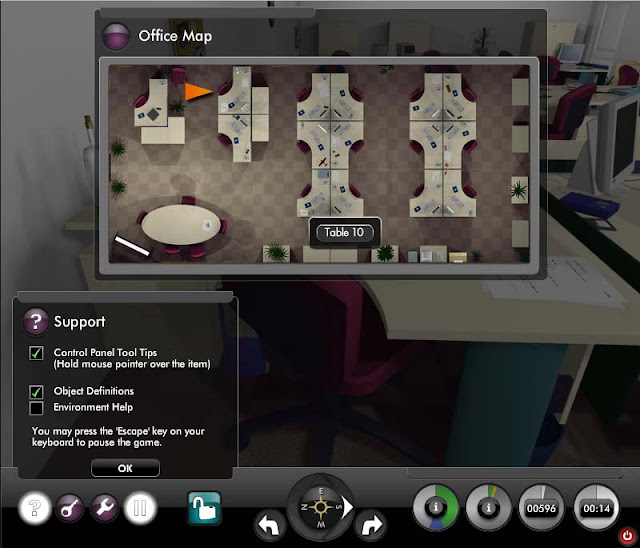Click the key icon in the toolbar
640x548 pixels.
tap(71, 508)
